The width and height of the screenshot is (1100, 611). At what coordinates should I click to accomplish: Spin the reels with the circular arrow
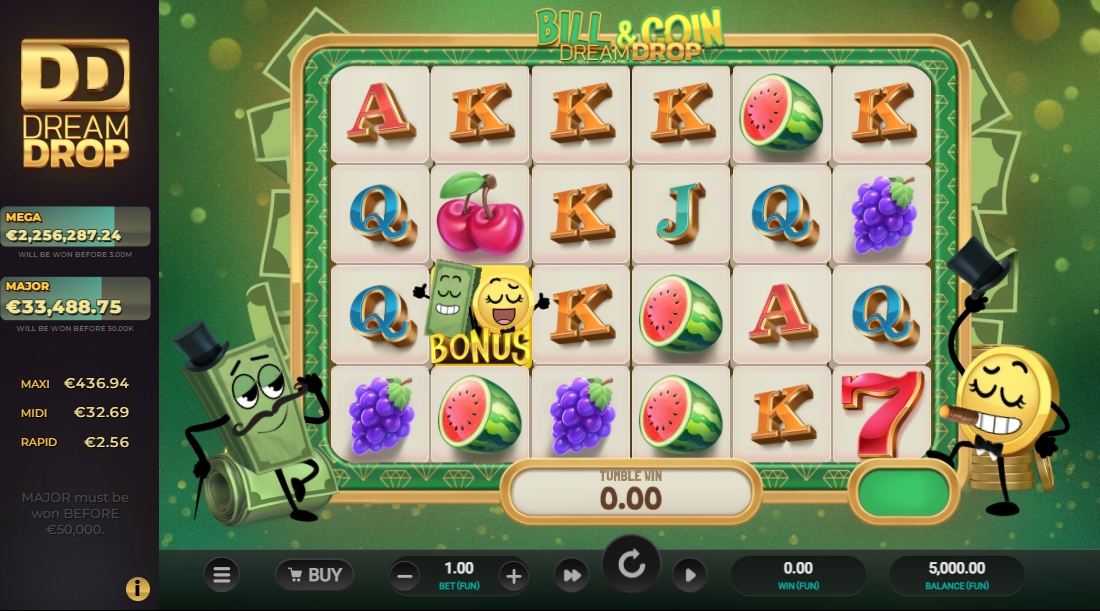[631, 565]
